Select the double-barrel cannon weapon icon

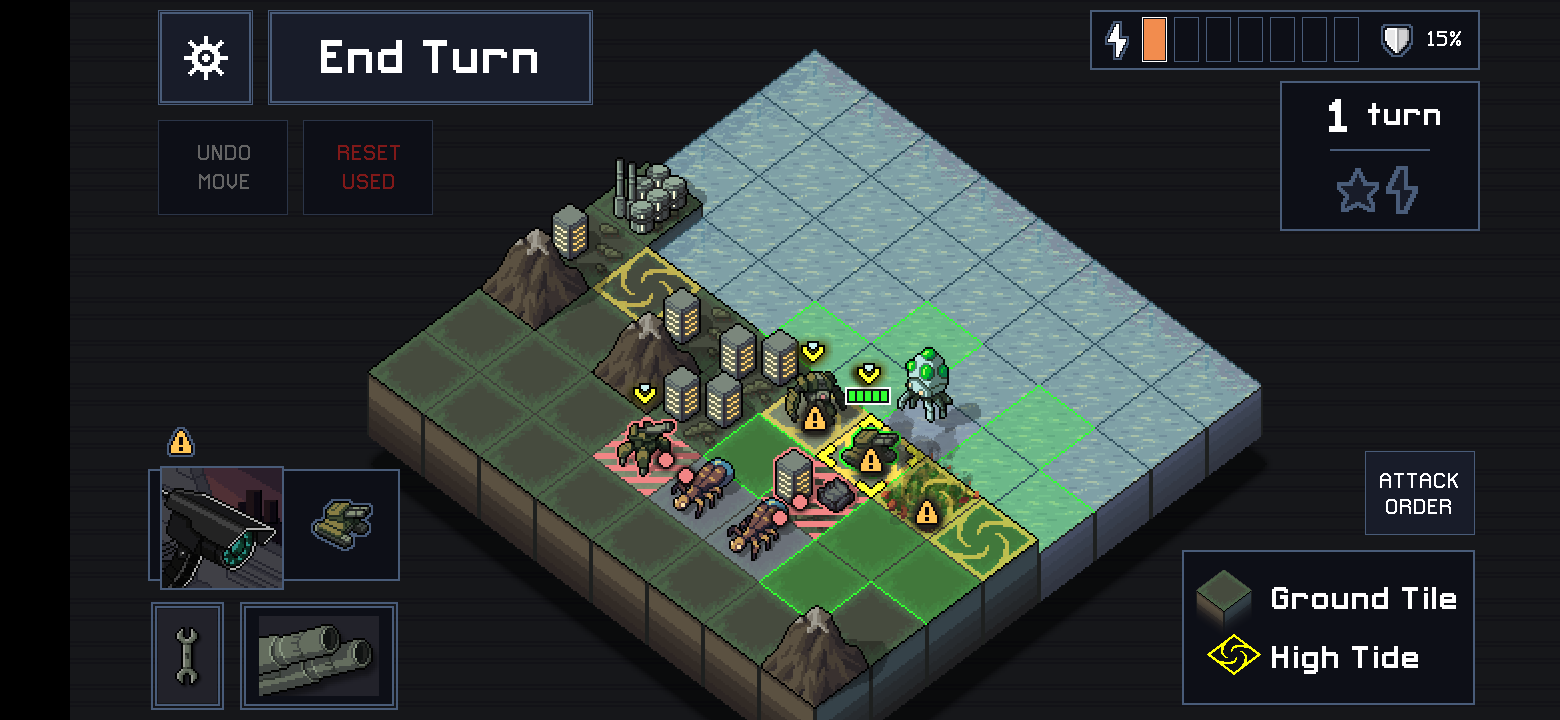[x=318, y=655]
